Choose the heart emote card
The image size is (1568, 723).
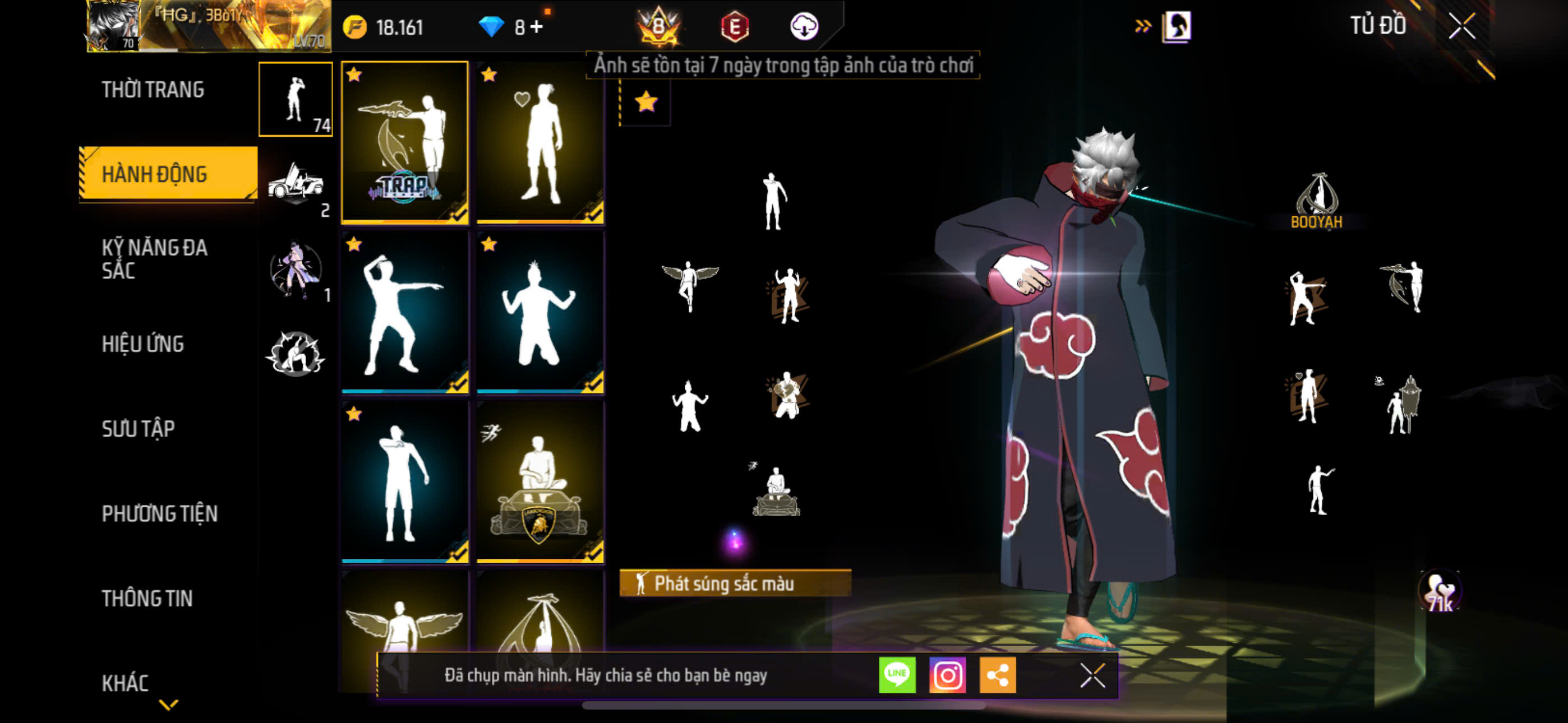(540, 143)
